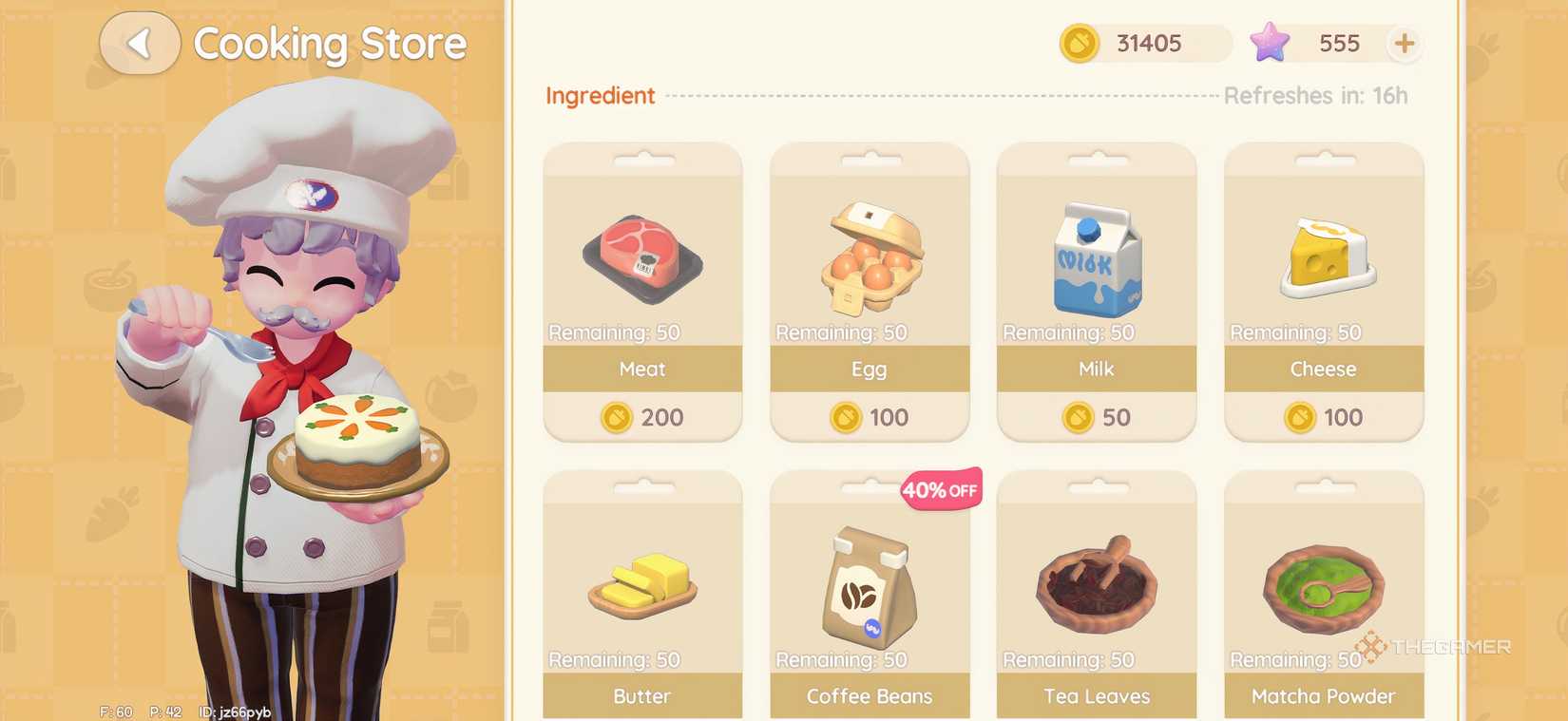Viewport: 1568px width, 721px height.
Task: Select the Tea Leaves bowl icon
Action: click(x=1096, y=584)
